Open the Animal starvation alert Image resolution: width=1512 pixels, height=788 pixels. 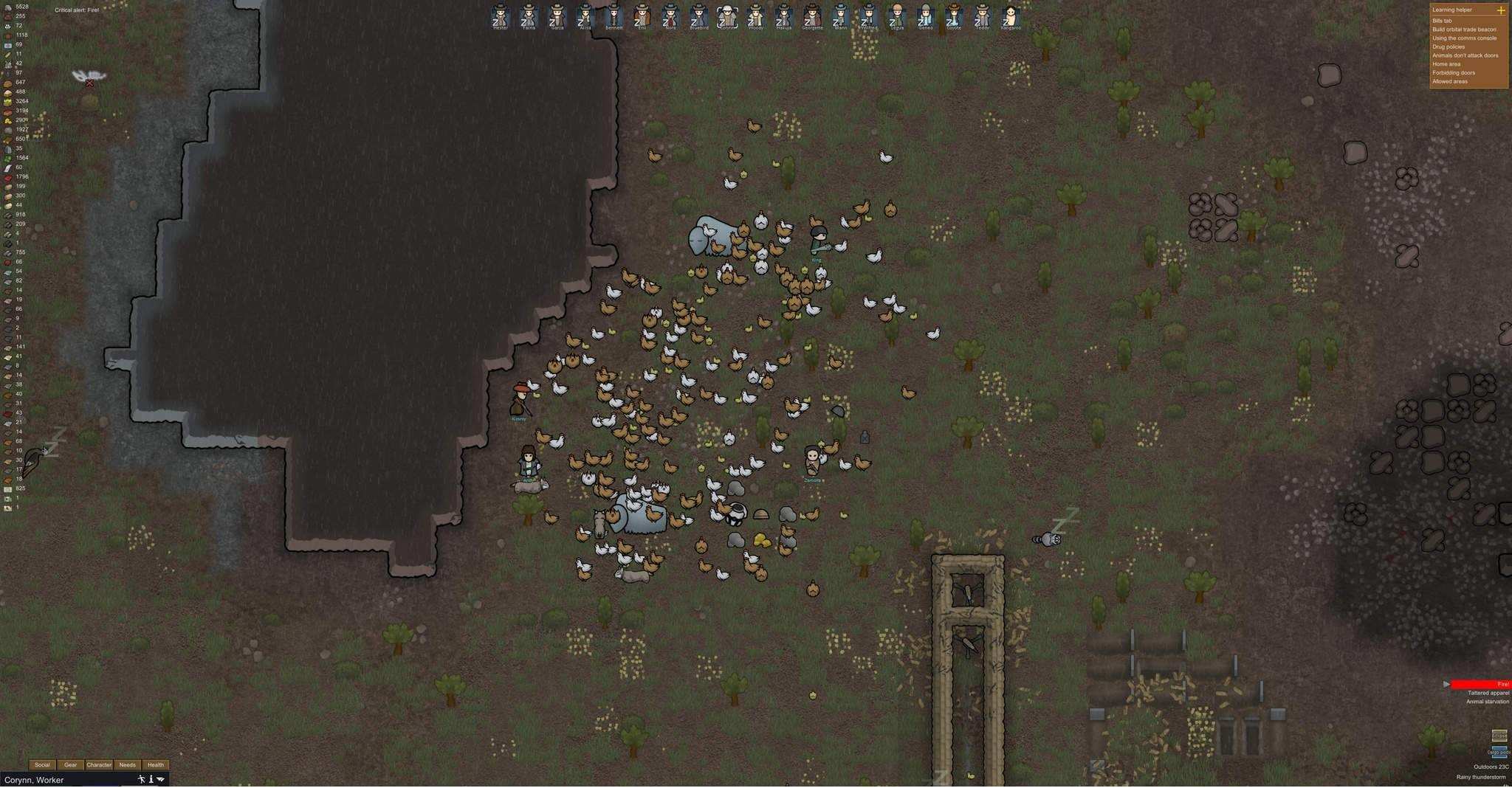(1487, 702)
